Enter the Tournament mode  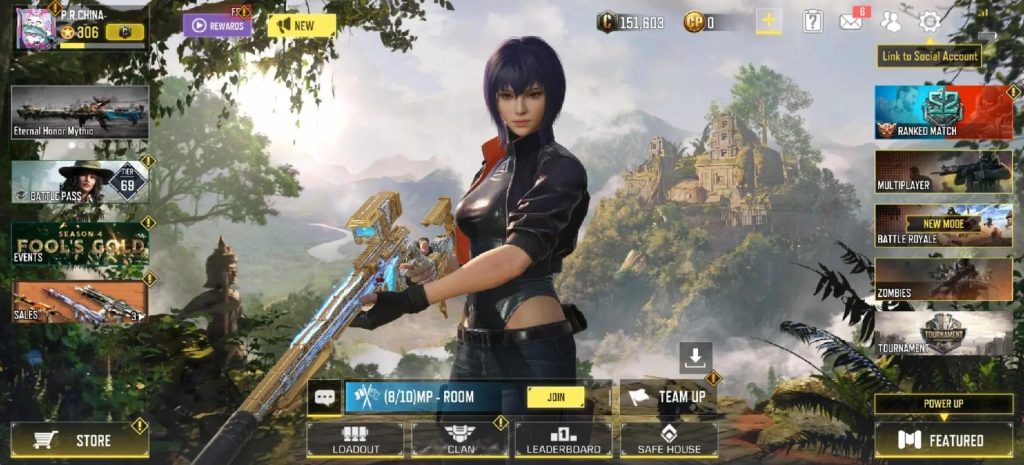pyautogui.click(x=943, y=333)
